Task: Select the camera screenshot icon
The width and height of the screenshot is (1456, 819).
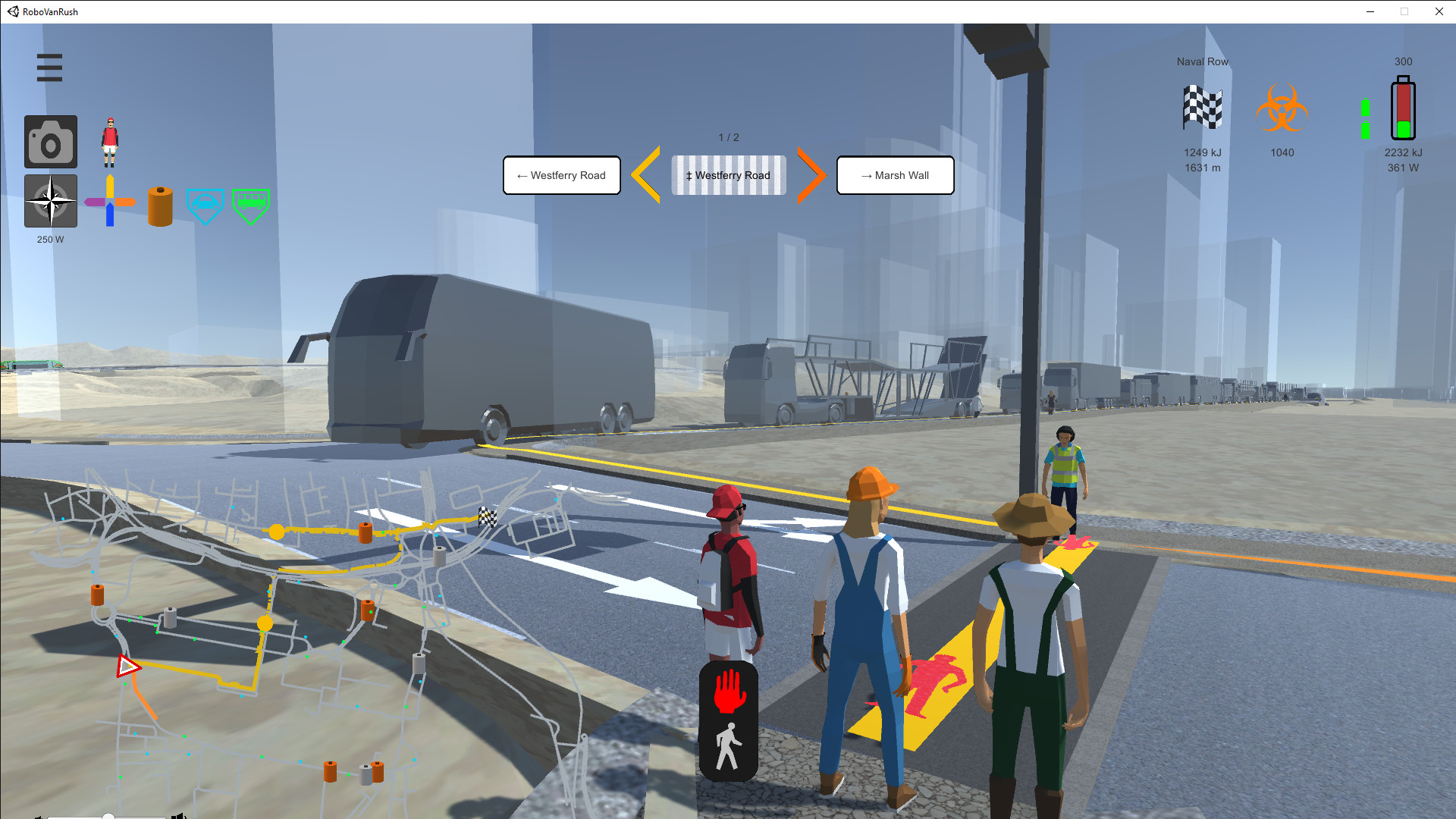Action: tap(50, 141)
